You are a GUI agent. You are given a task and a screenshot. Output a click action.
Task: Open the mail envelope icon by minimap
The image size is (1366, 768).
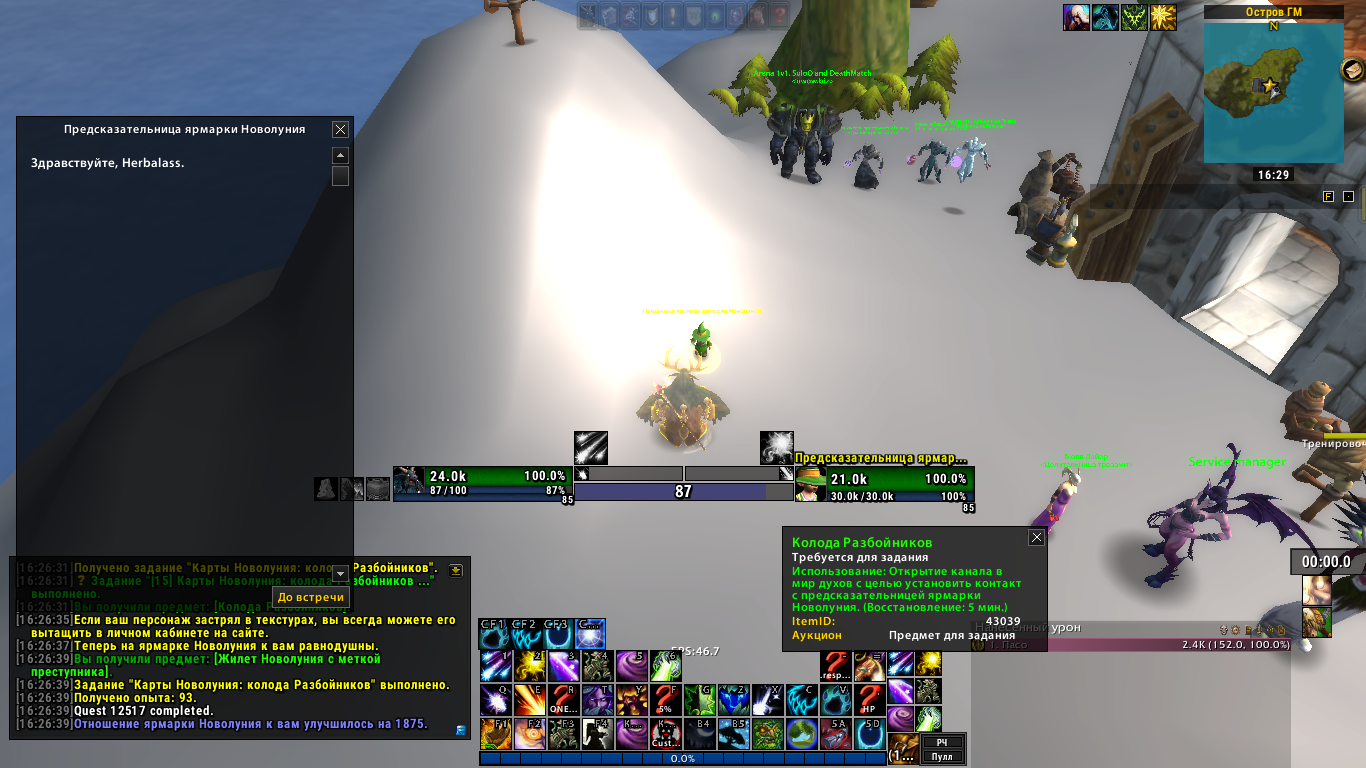tap(1353, 71)
